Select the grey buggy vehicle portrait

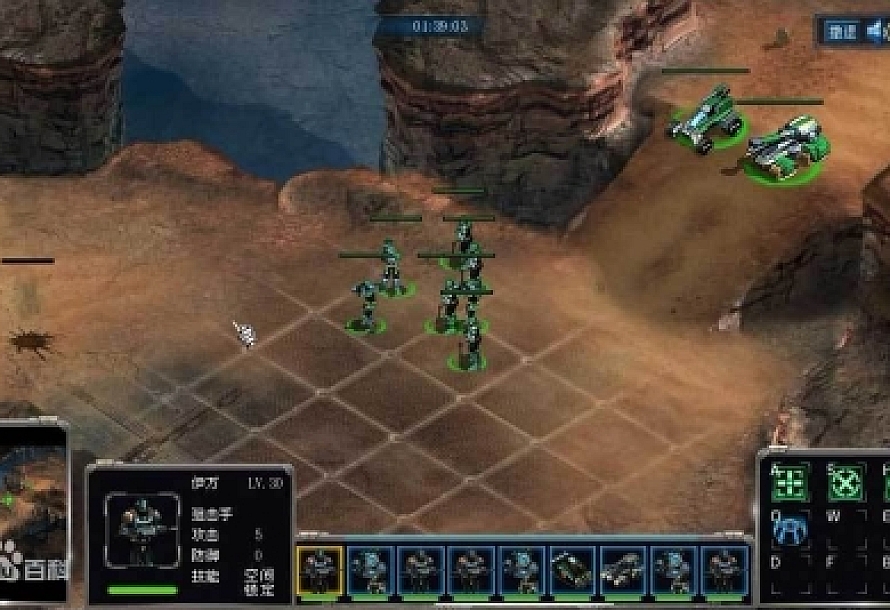click(x=623, y=570)
